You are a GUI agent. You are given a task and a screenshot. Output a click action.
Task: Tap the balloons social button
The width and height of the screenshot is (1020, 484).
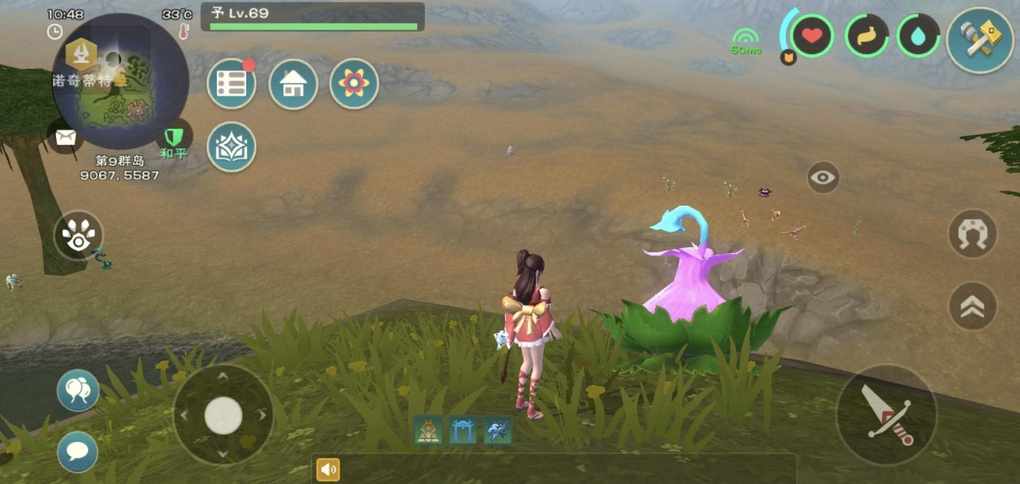pyautogui.click(x=78, y=390)
